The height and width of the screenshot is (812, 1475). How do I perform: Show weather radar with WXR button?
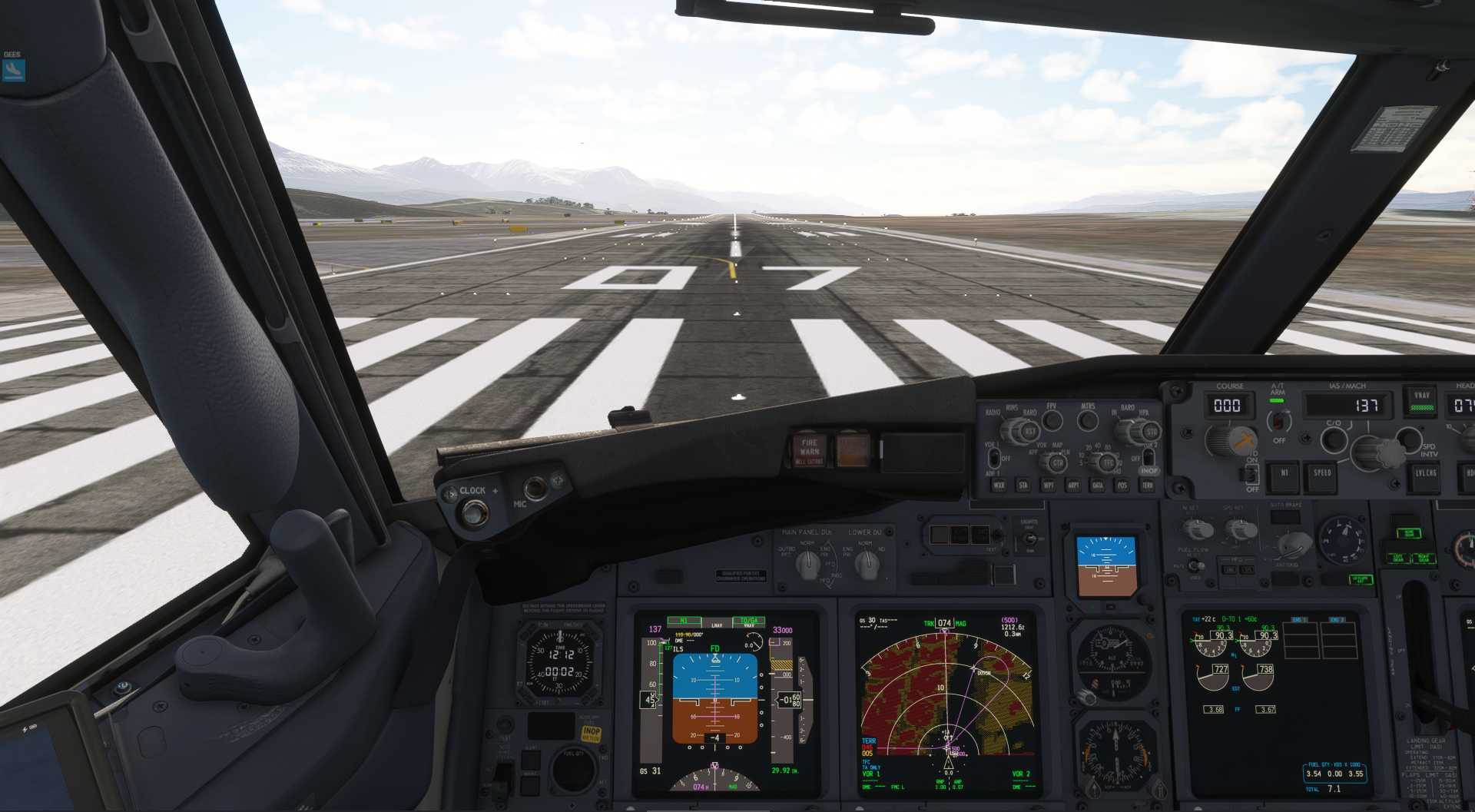tap(999, 486)
